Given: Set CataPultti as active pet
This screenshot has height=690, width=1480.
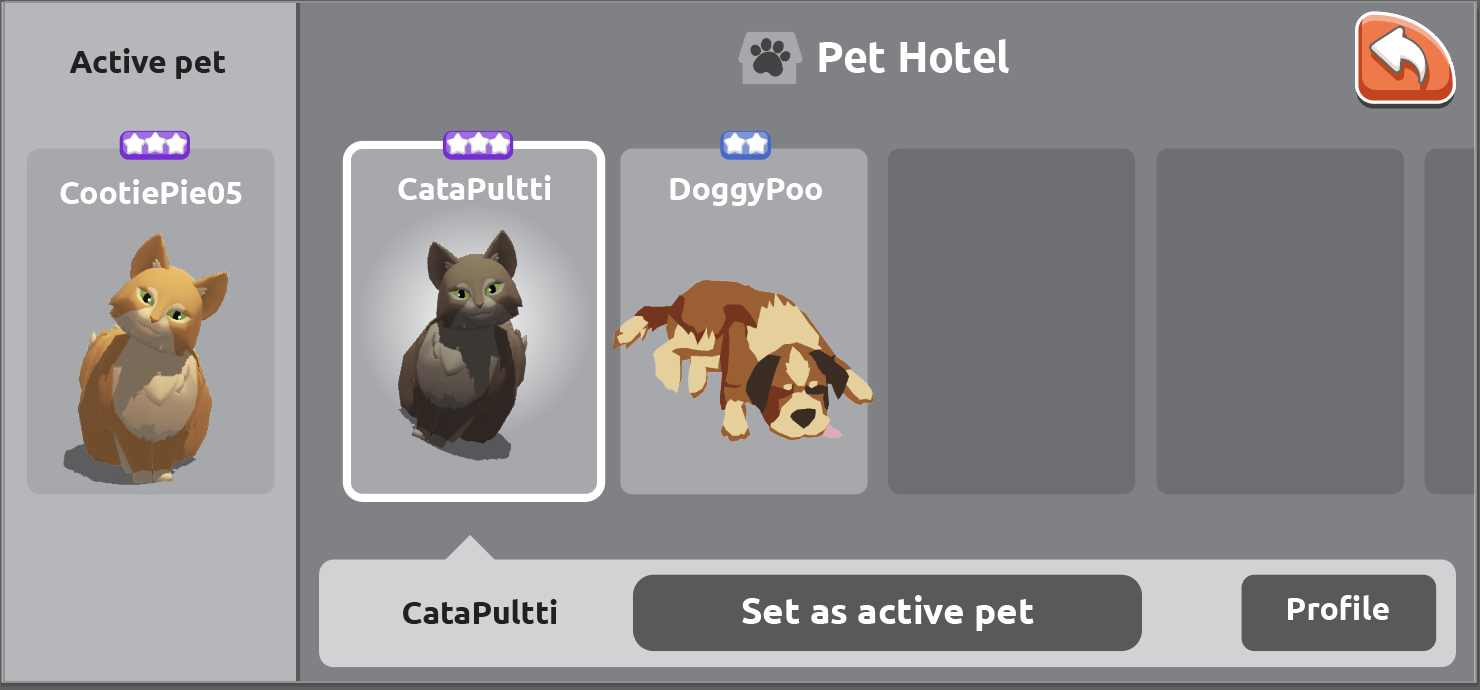Looking at the screenshot, I should [x=886, y=612].
